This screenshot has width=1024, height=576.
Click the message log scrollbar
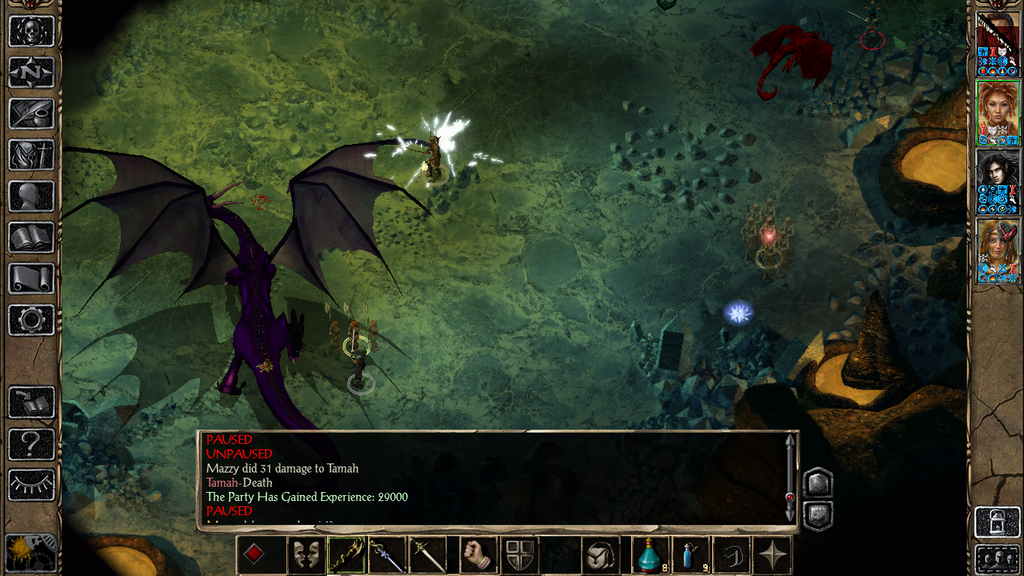(x=790, y=476)
